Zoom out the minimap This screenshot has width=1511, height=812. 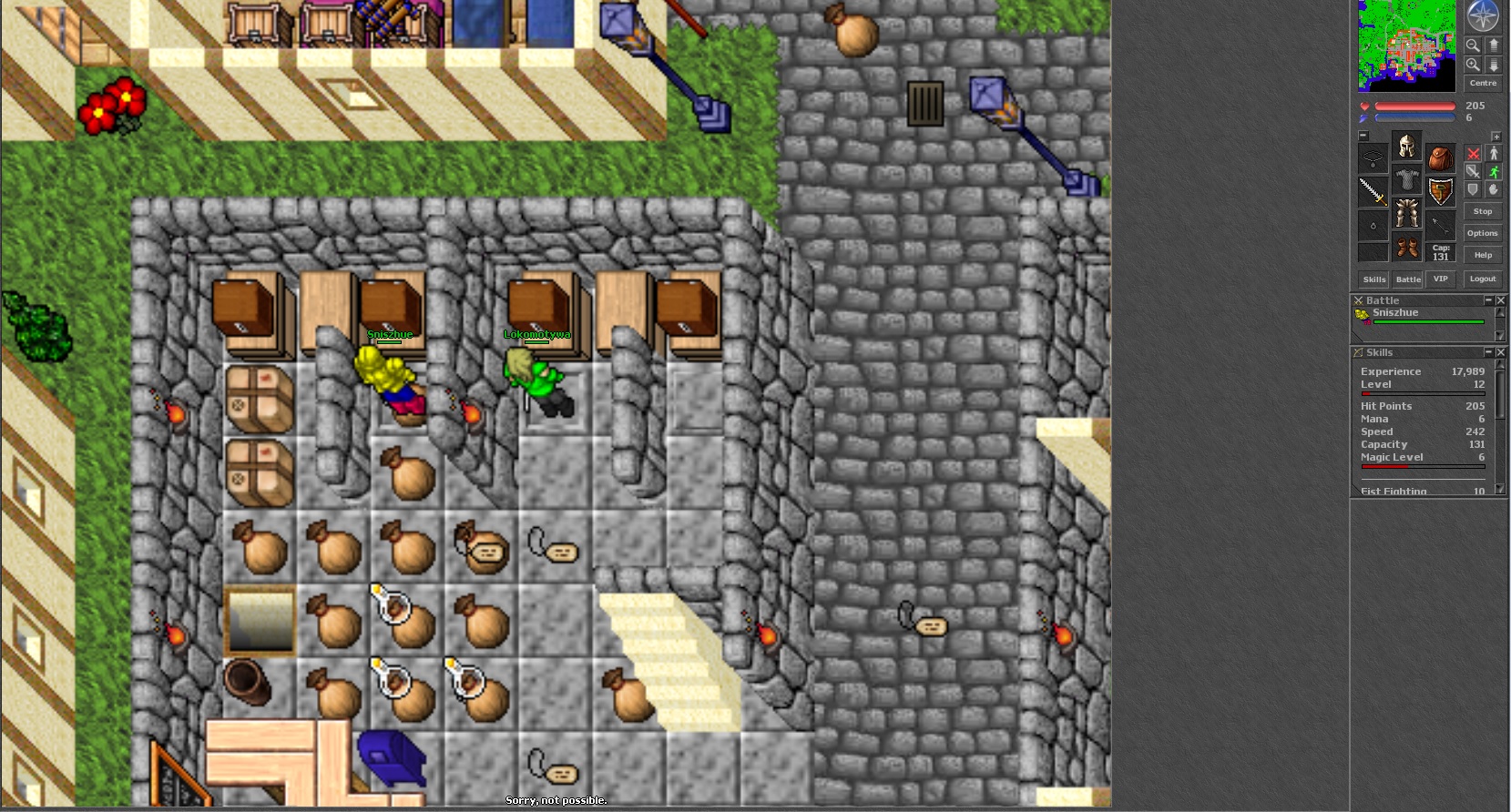pos(1473,45)
